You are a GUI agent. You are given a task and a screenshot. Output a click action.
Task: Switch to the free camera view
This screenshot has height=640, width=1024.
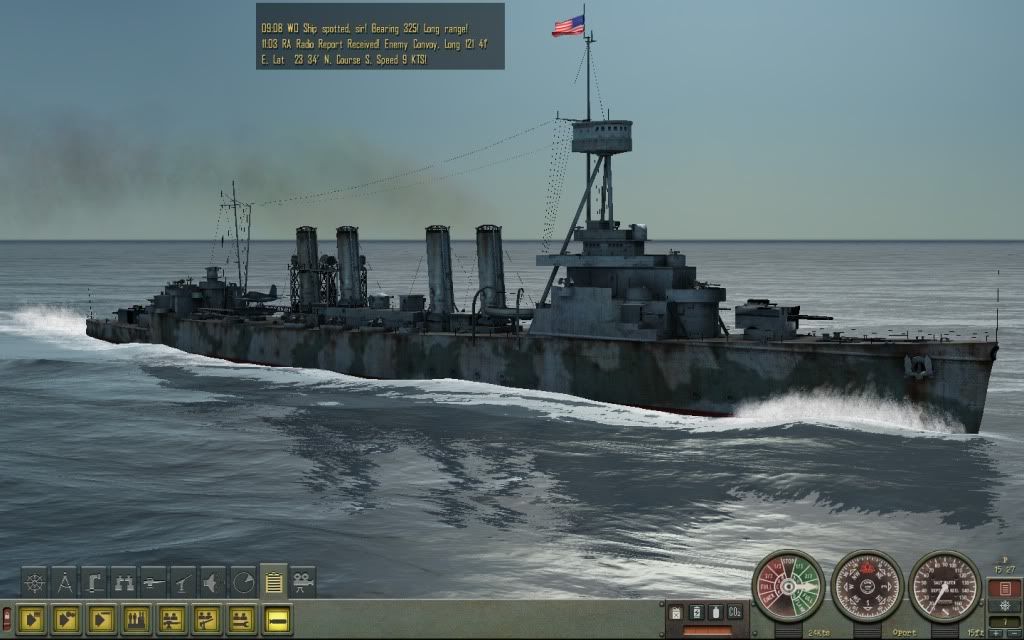pyautogui.click(x=303, y=582)
